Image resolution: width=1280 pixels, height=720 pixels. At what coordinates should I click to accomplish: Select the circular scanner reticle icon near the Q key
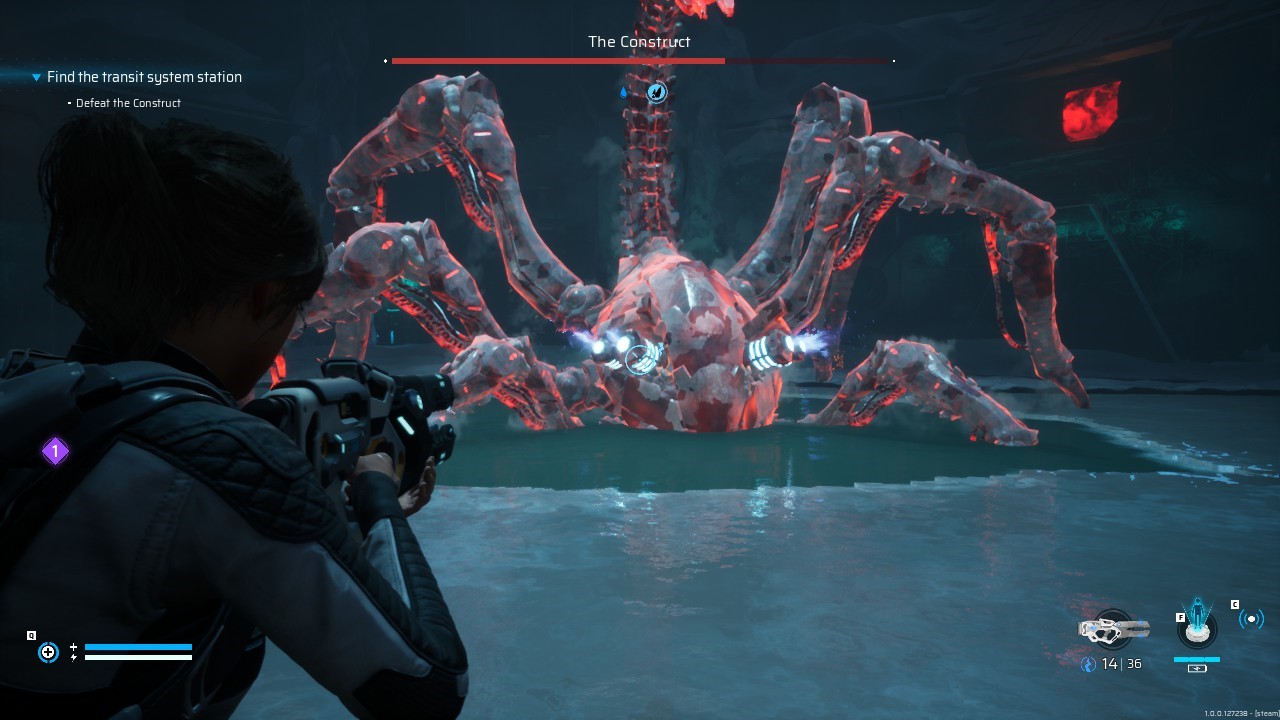pyautogui.click(x=48, y=652)
